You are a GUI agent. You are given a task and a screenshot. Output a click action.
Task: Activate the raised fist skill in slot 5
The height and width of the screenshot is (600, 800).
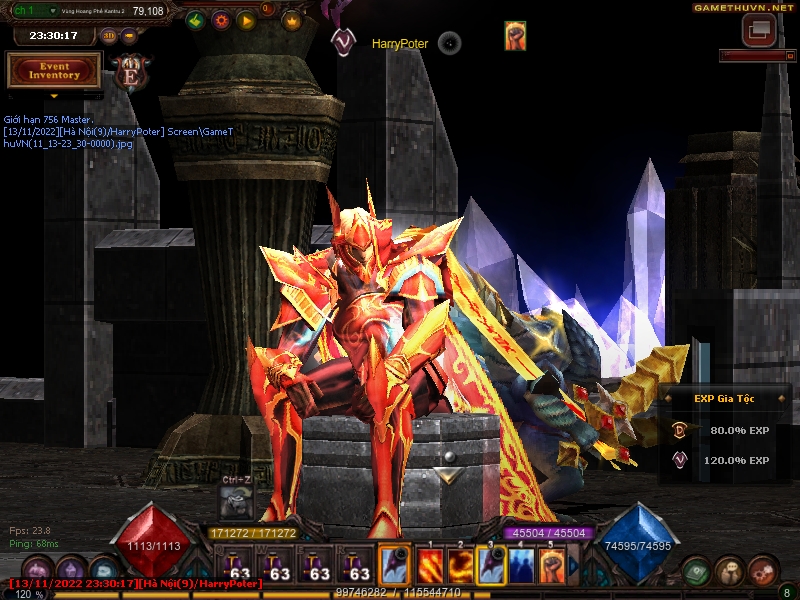point(551,567)
